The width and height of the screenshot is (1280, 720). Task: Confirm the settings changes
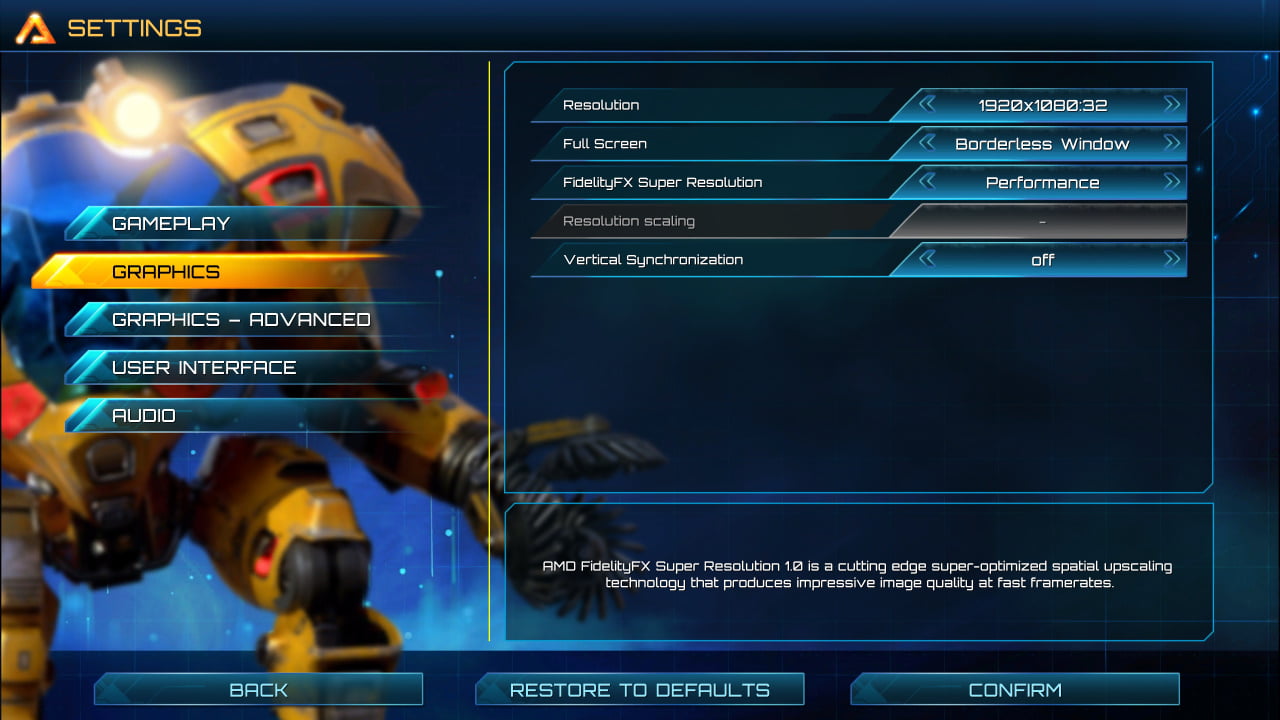point(1014,690)
